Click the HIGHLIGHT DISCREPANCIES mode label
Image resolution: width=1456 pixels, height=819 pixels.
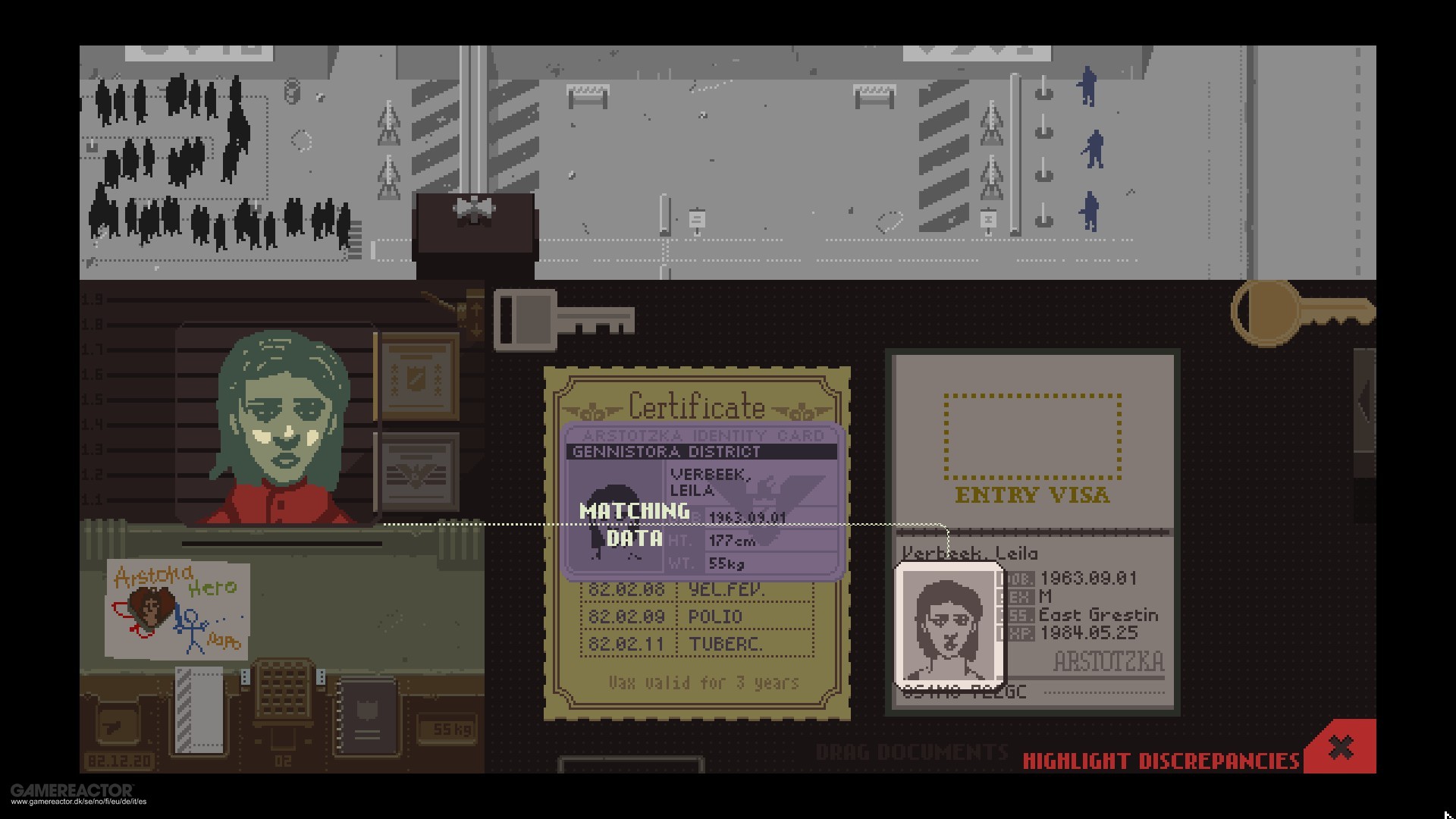tap(1160, 757)
